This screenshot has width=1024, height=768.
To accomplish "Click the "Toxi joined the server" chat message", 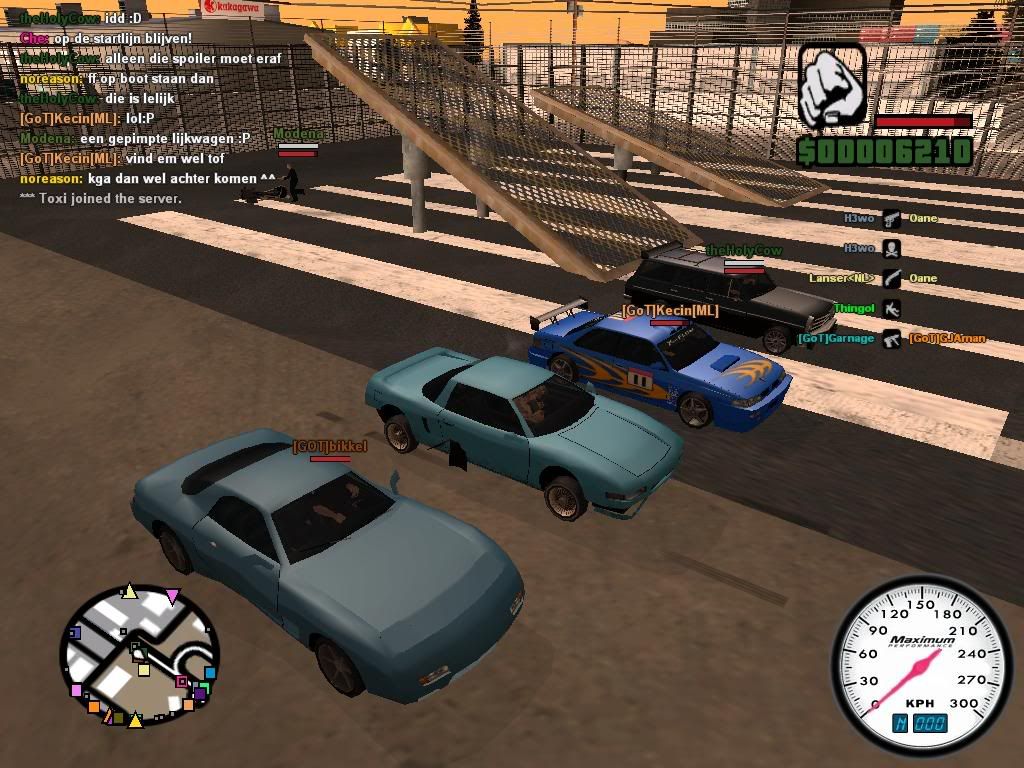I will pos(101,199).
